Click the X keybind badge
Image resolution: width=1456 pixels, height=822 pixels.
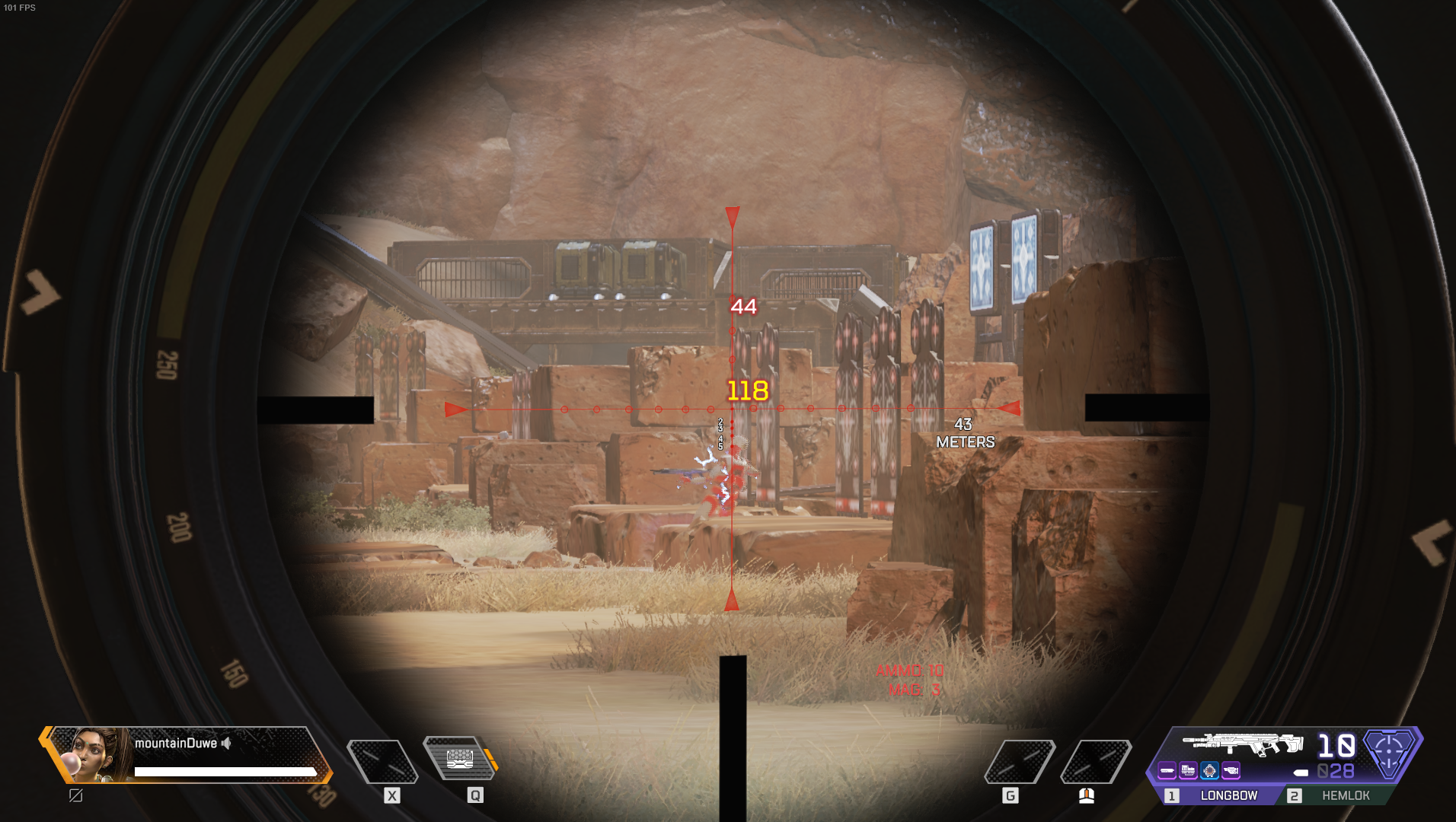[x=392, y=796]
